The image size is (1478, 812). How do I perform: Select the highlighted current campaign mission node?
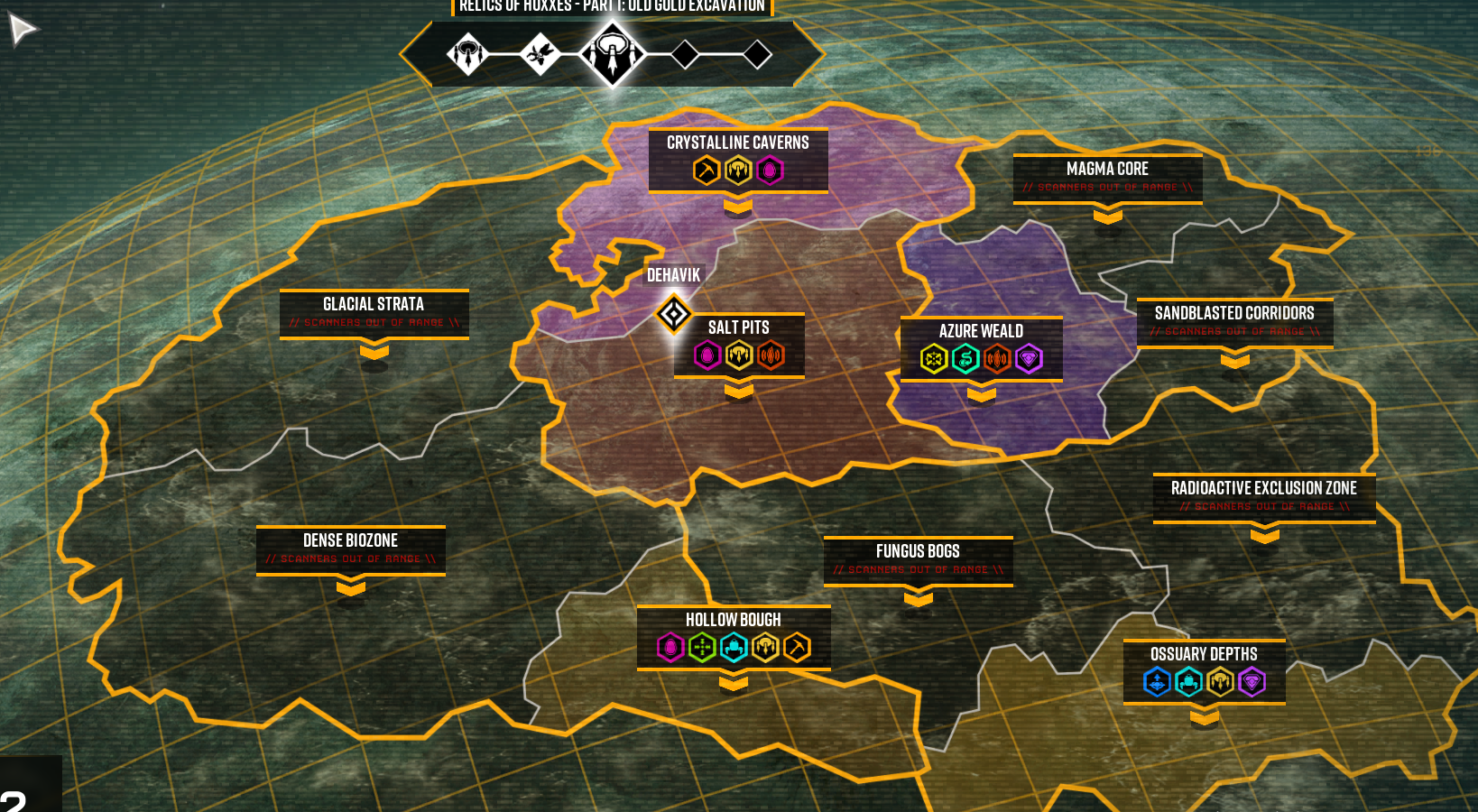pyautogui.click(x=613, y=54)
